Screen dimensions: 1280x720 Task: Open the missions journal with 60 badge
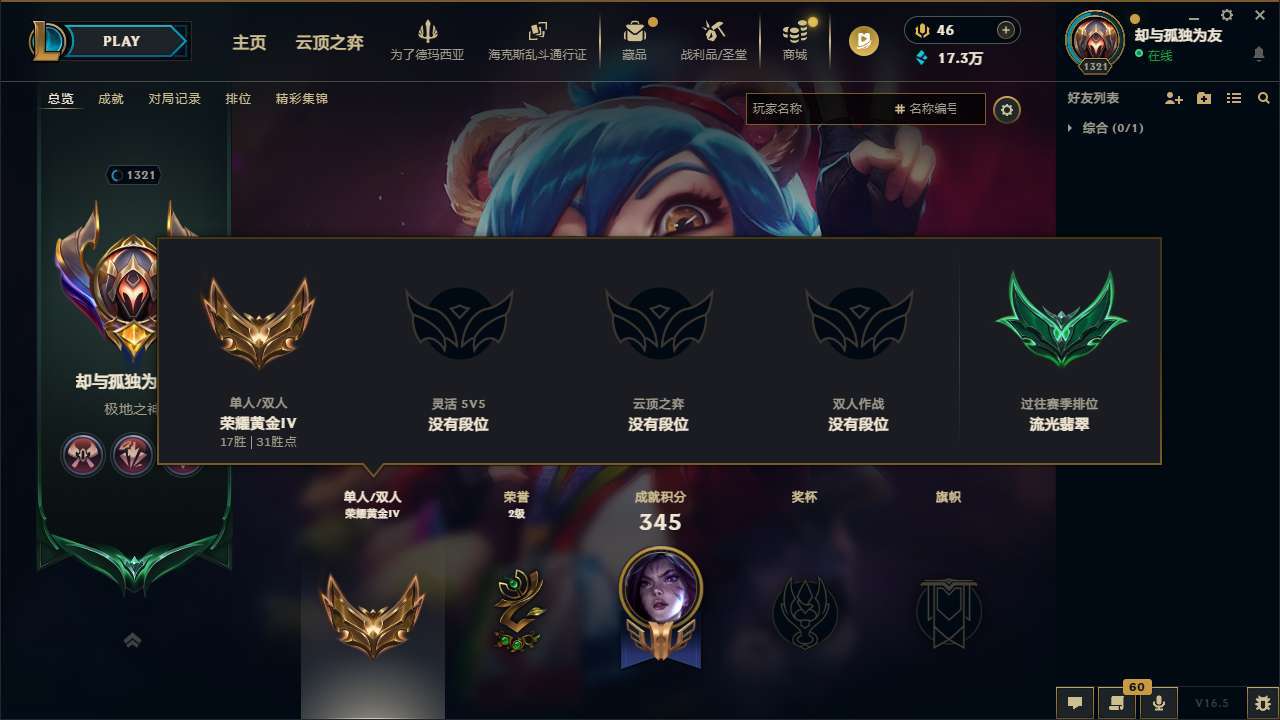point(1117,703)
